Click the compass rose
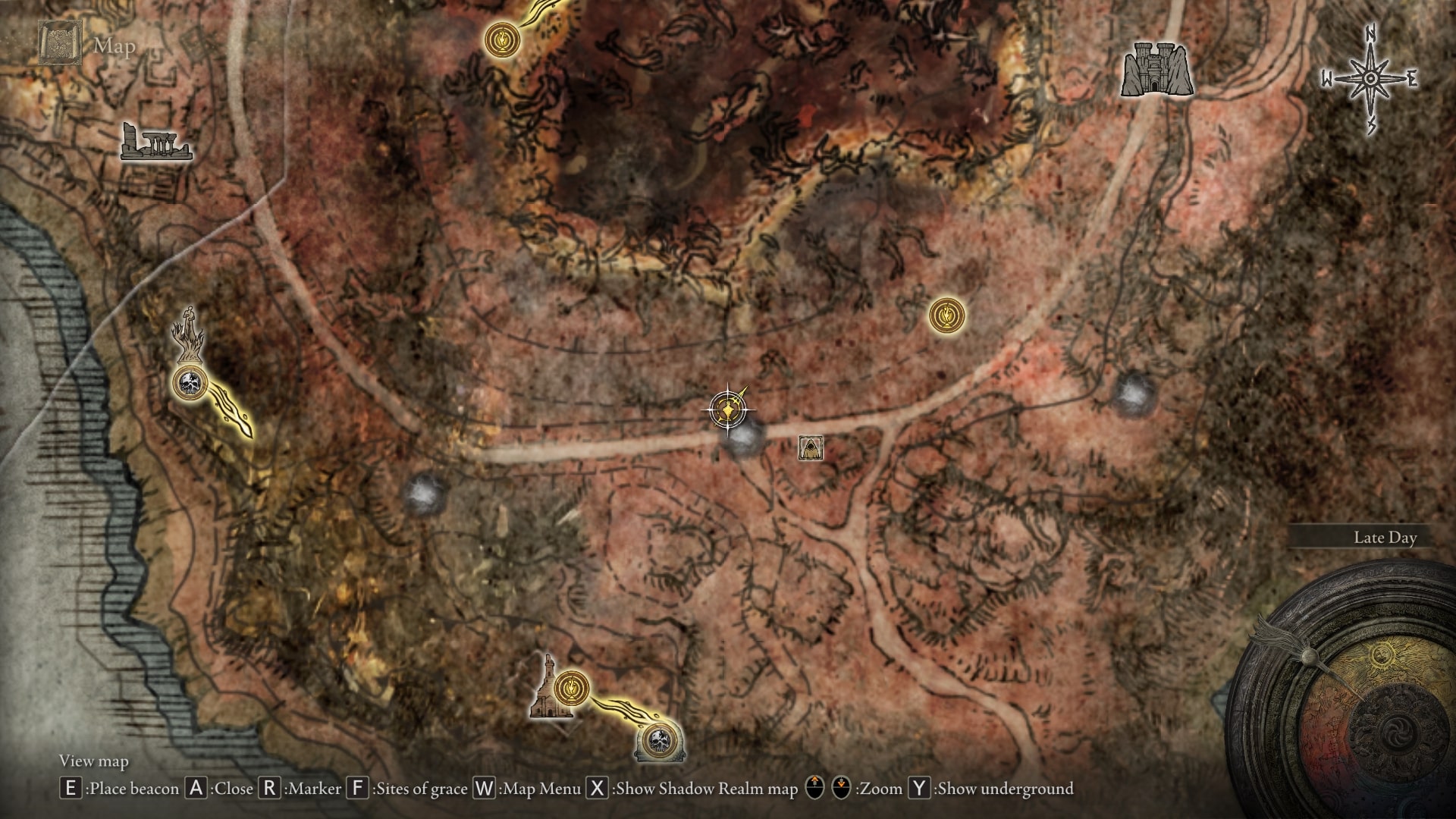The image size is (1456, 819). 1371,79
